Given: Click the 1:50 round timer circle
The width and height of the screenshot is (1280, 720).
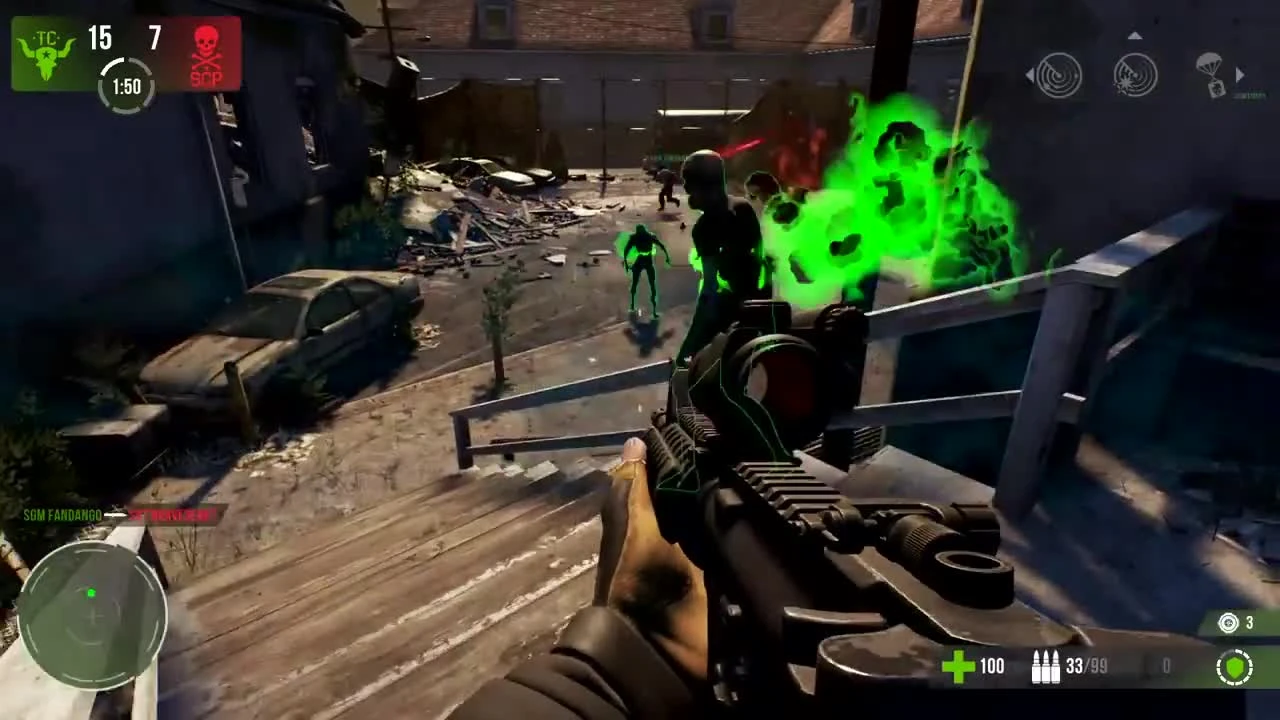Looking at the screenshot, I should pos(126,86).
